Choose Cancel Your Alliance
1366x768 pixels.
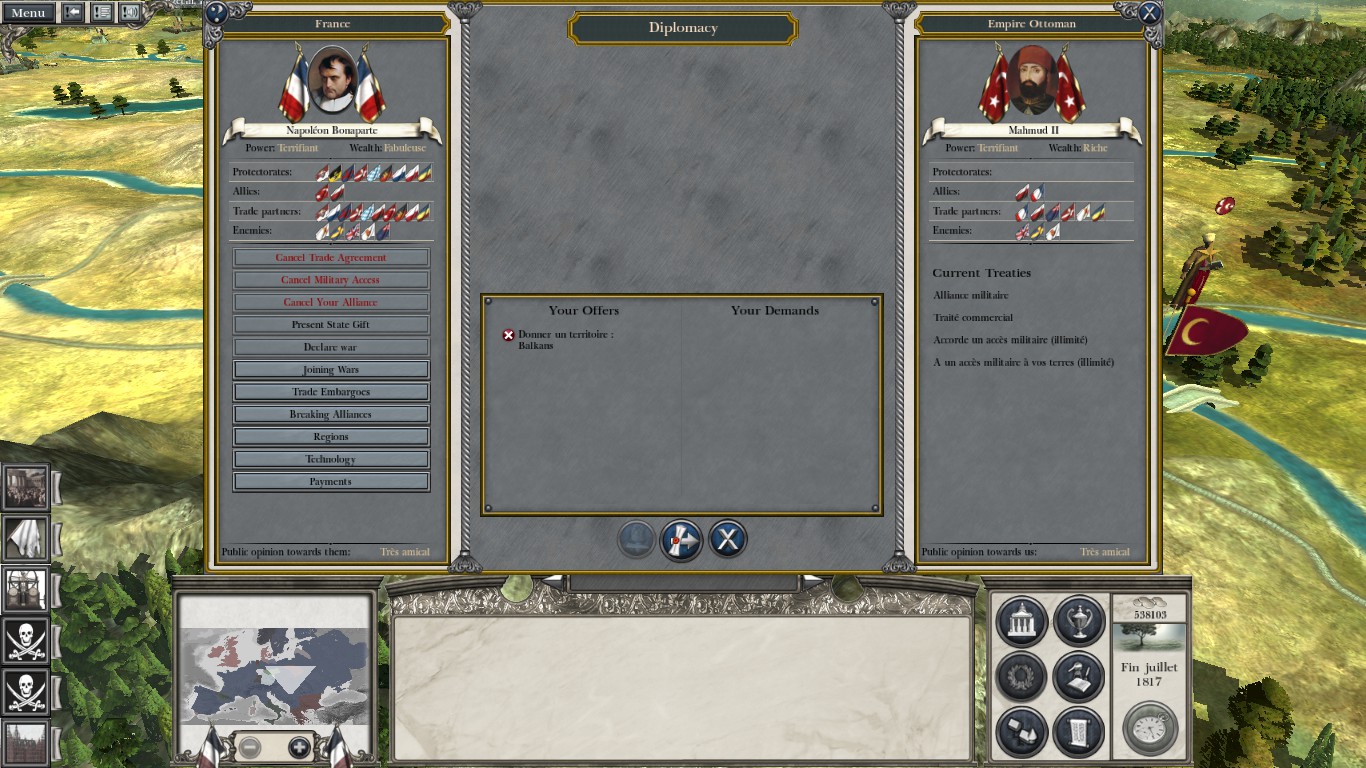pos(331,302)
